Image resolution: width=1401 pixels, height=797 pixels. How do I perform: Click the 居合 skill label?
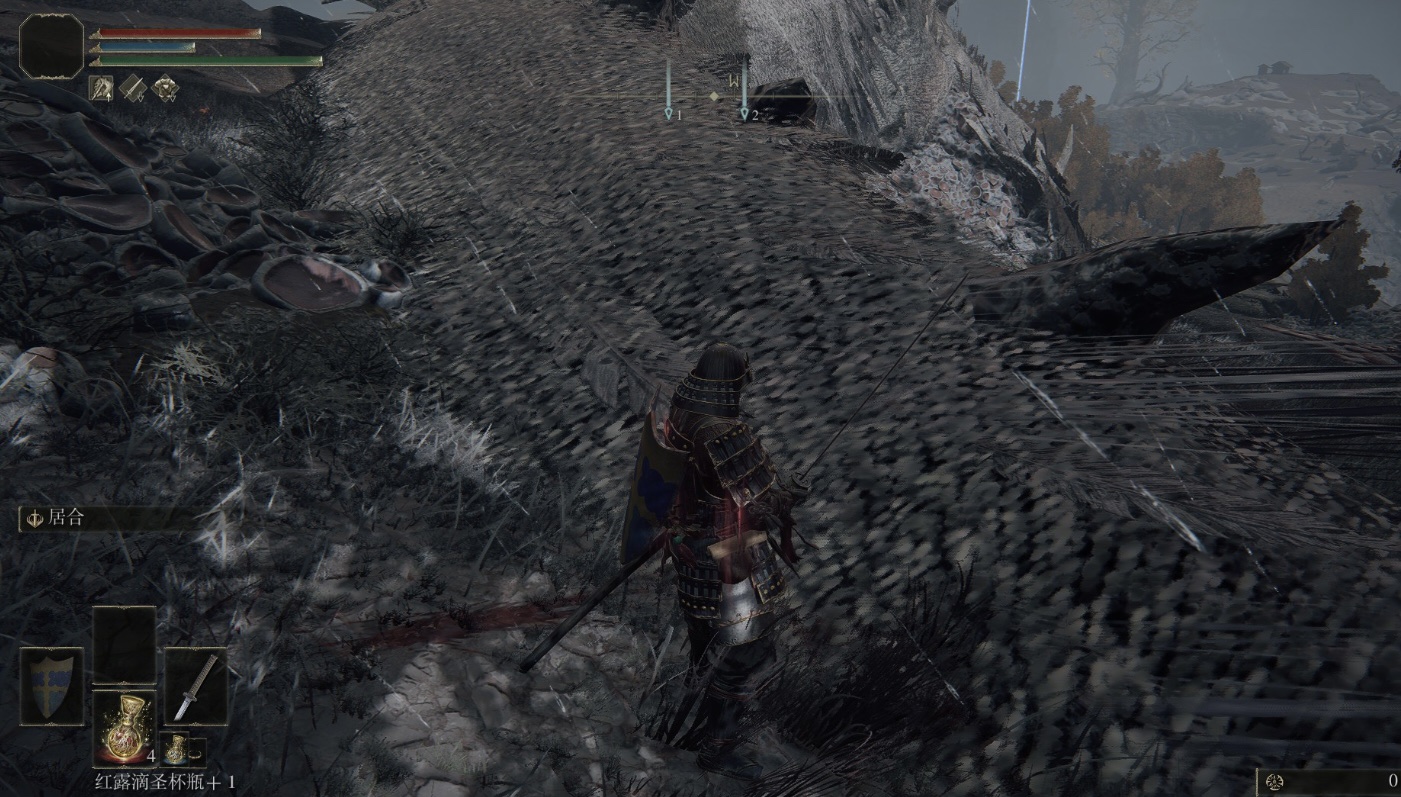pyautogui.click(x=66, y=518)
